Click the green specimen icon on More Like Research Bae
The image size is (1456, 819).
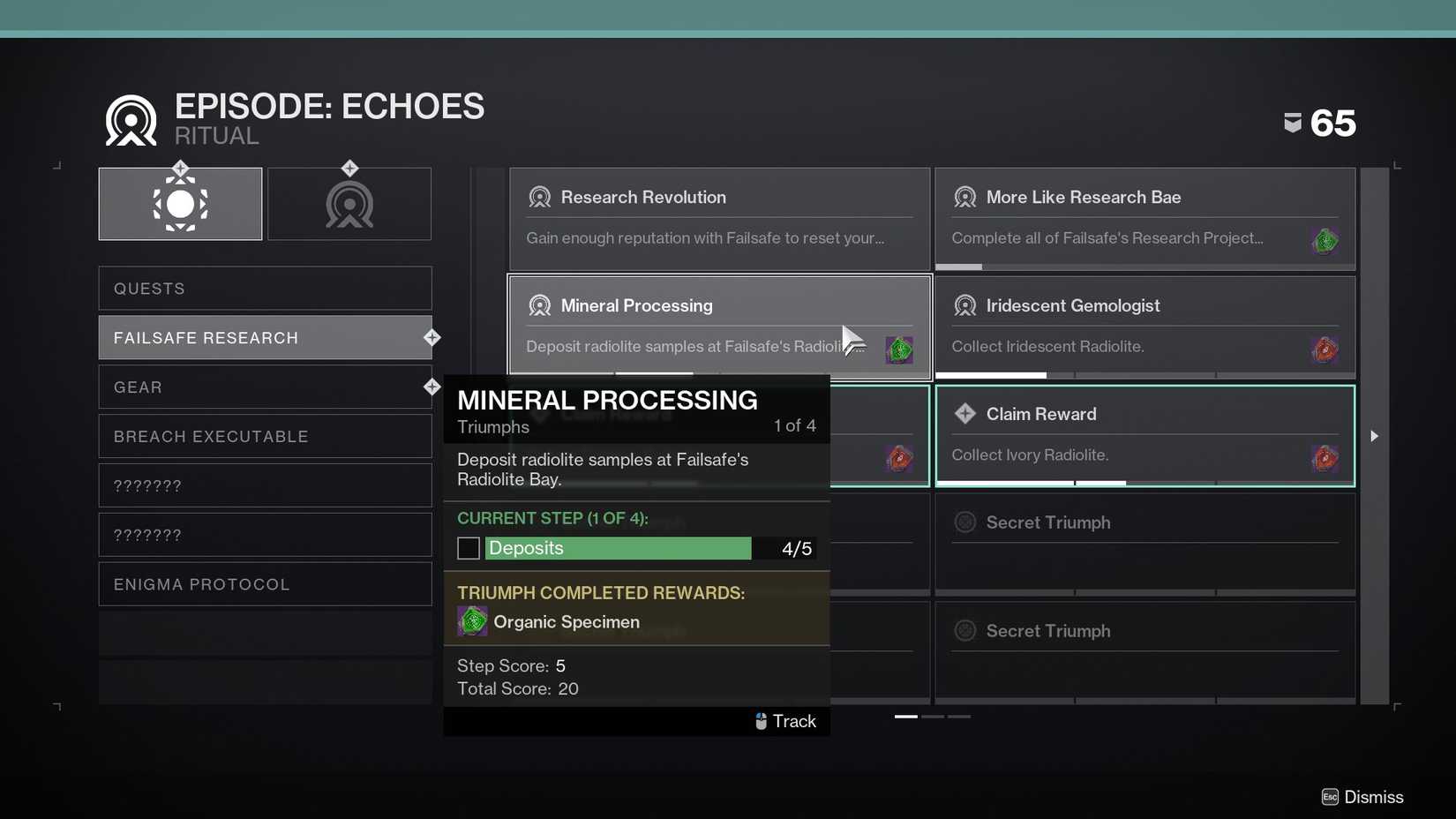pos(1325,240)
